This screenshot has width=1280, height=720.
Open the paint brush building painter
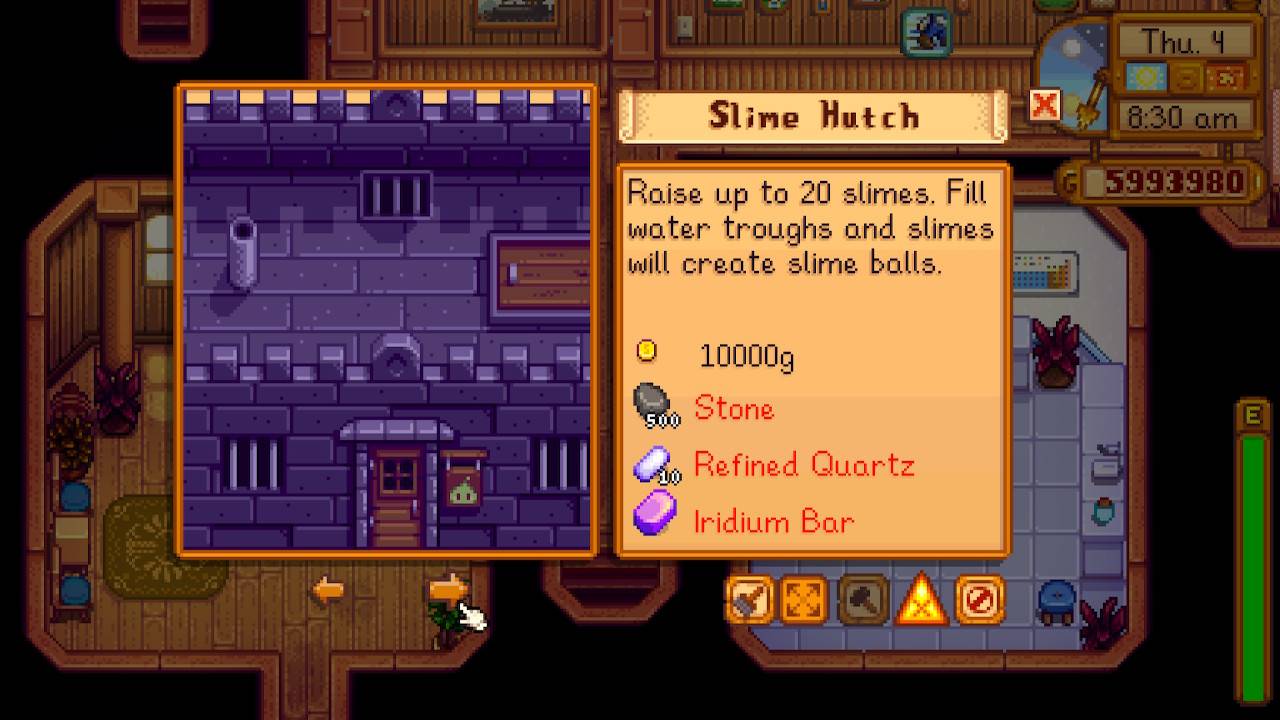pyautogui.click(x=750, y=599)
